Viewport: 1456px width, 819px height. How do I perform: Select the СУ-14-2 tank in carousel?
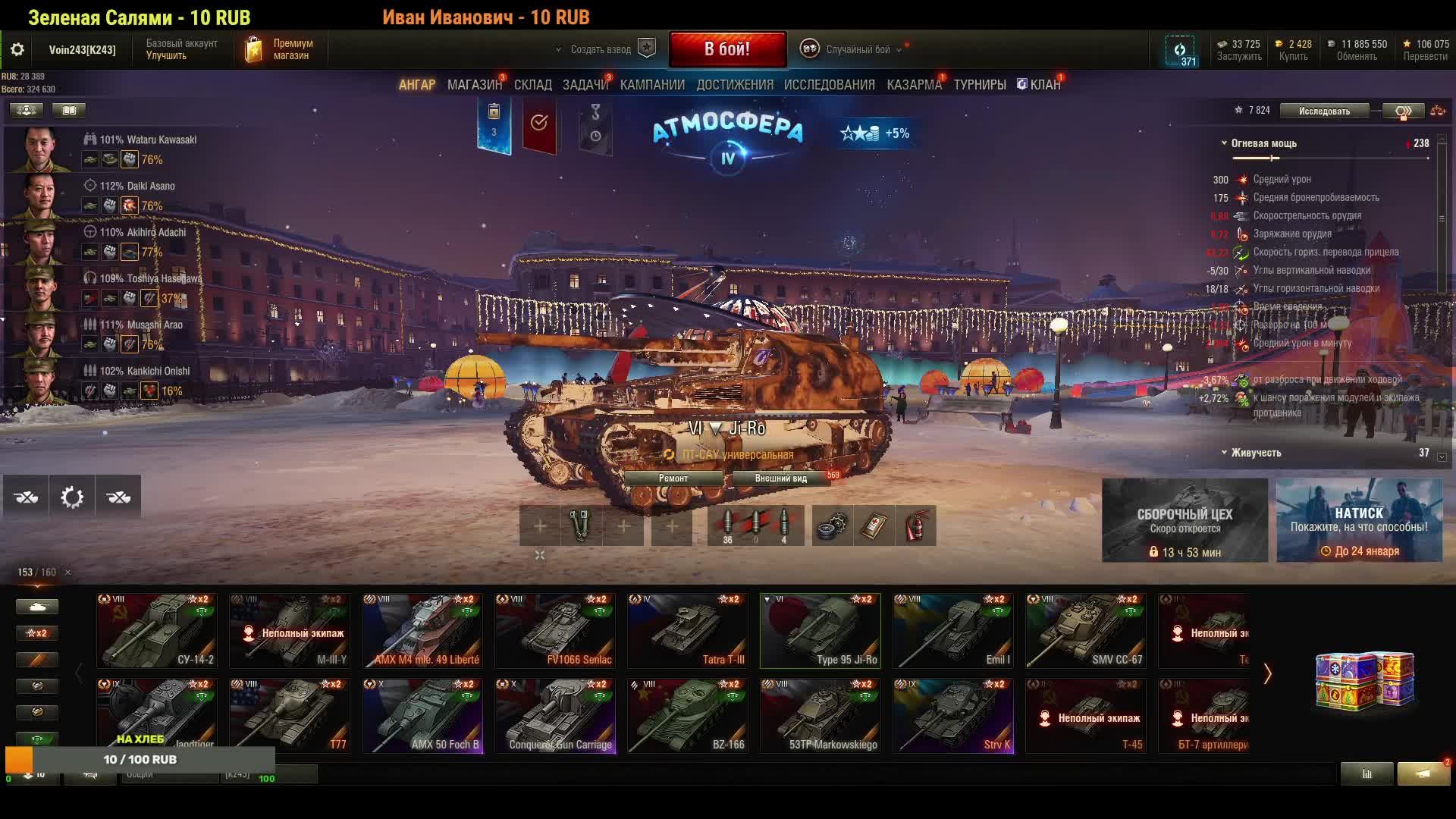pyautogui.click(x=157, y=630)
